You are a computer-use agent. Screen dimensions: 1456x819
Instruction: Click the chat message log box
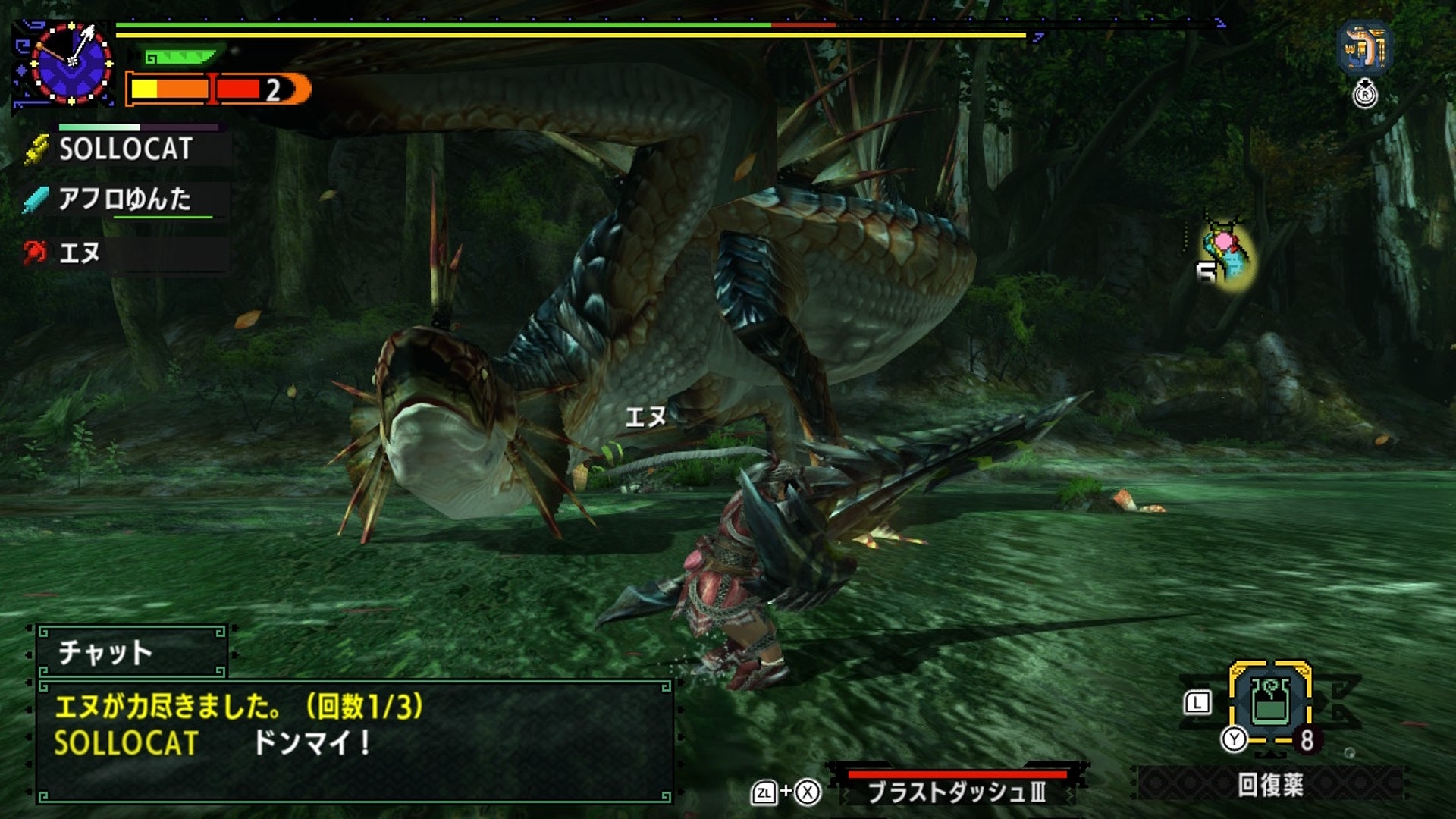click(x=354, y=741)
